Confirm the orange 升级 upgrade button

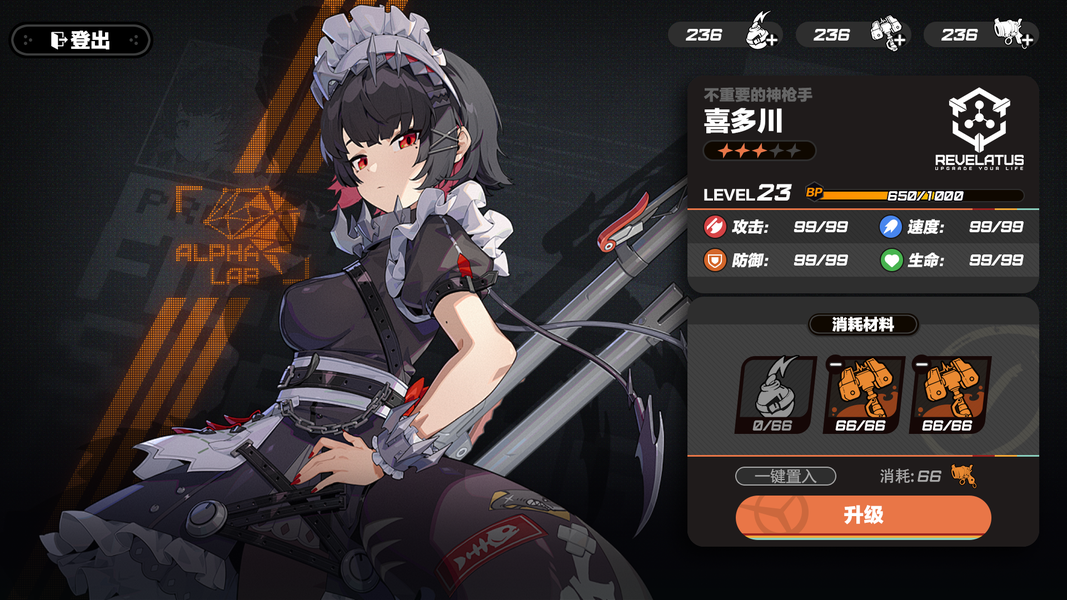863,516
